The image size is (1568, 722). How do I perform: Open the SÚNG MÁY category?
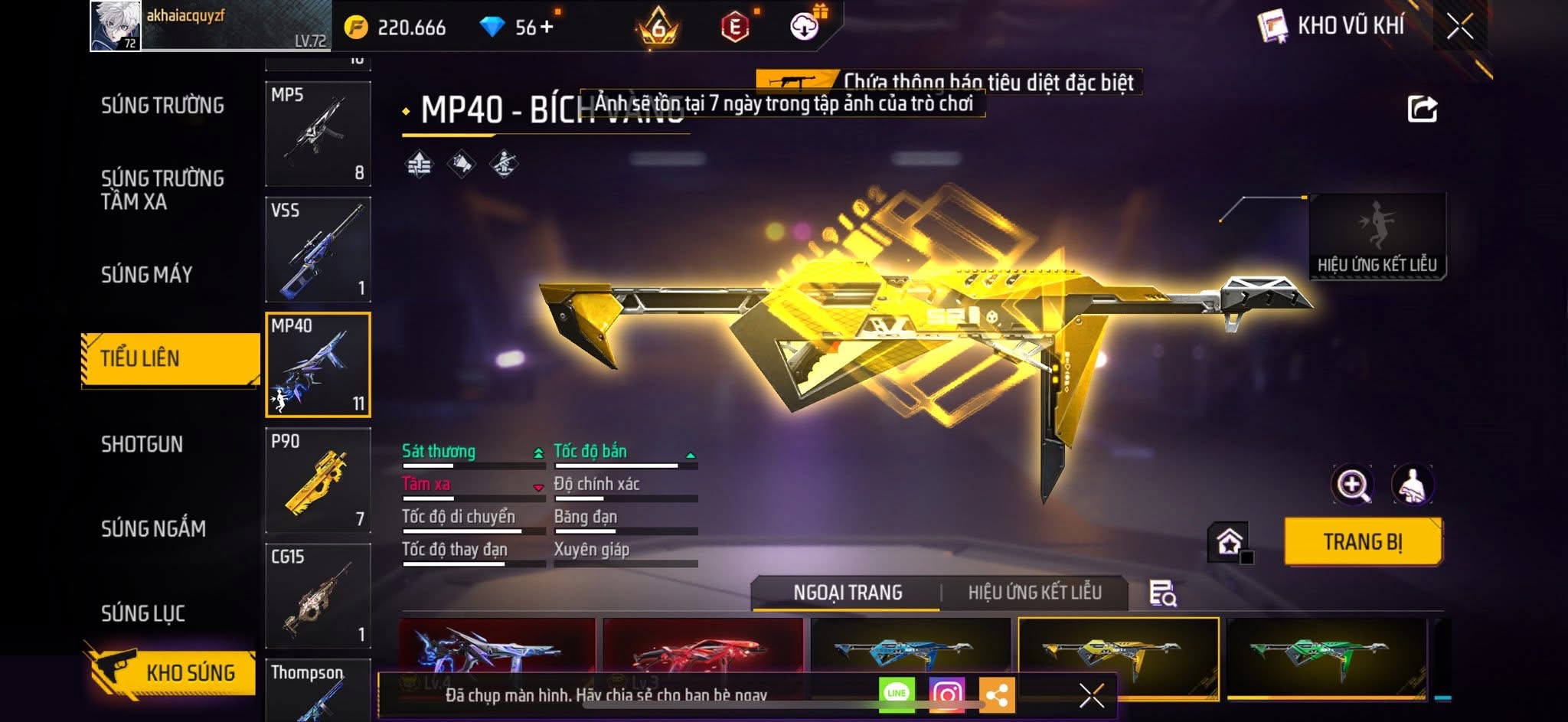coord(146,275)
